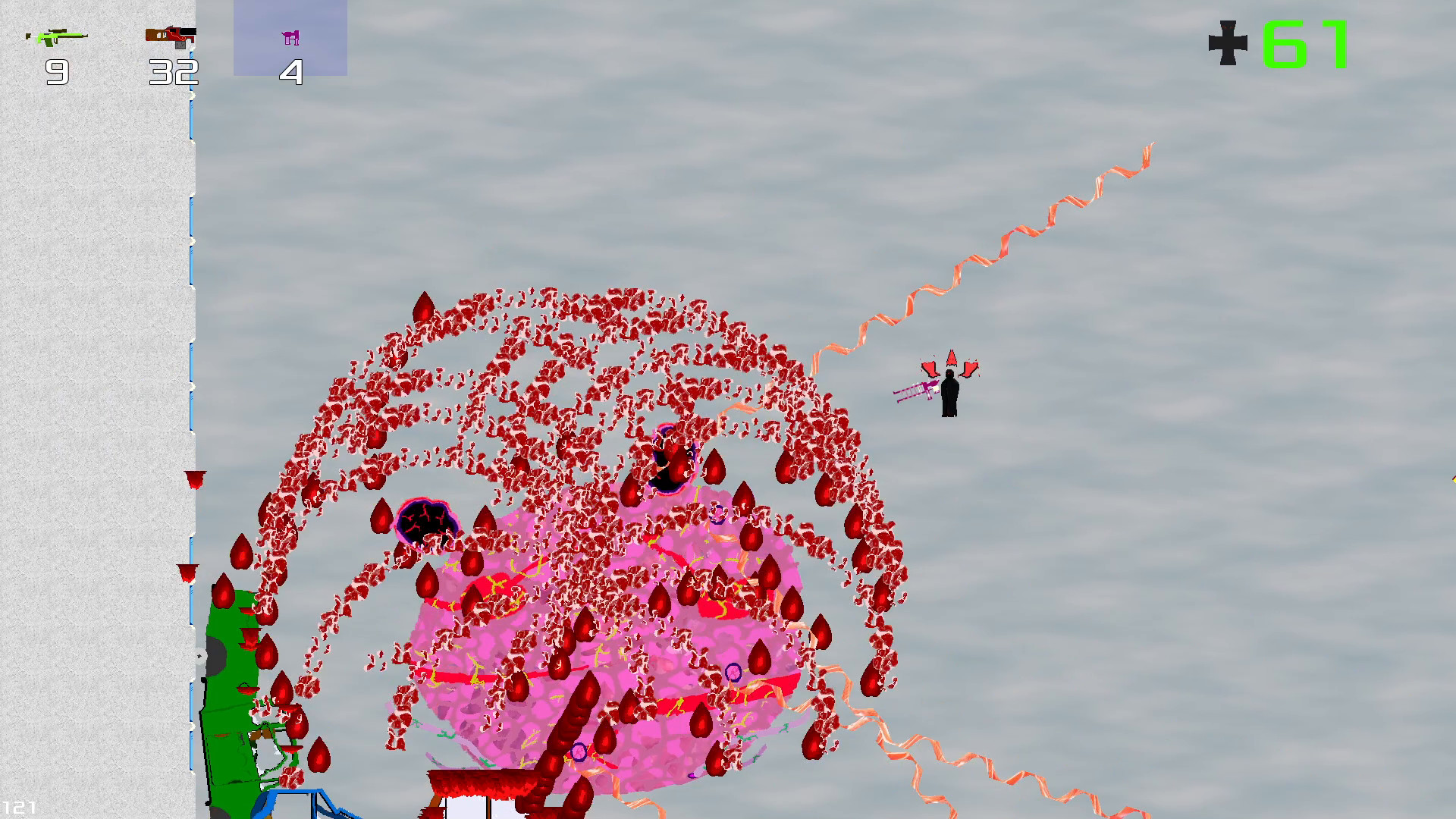Image resolution: width=1456 pixels, height=819 pixels.
Task: Select the green sniper rifle weapon slot
Action: point(57,38)
